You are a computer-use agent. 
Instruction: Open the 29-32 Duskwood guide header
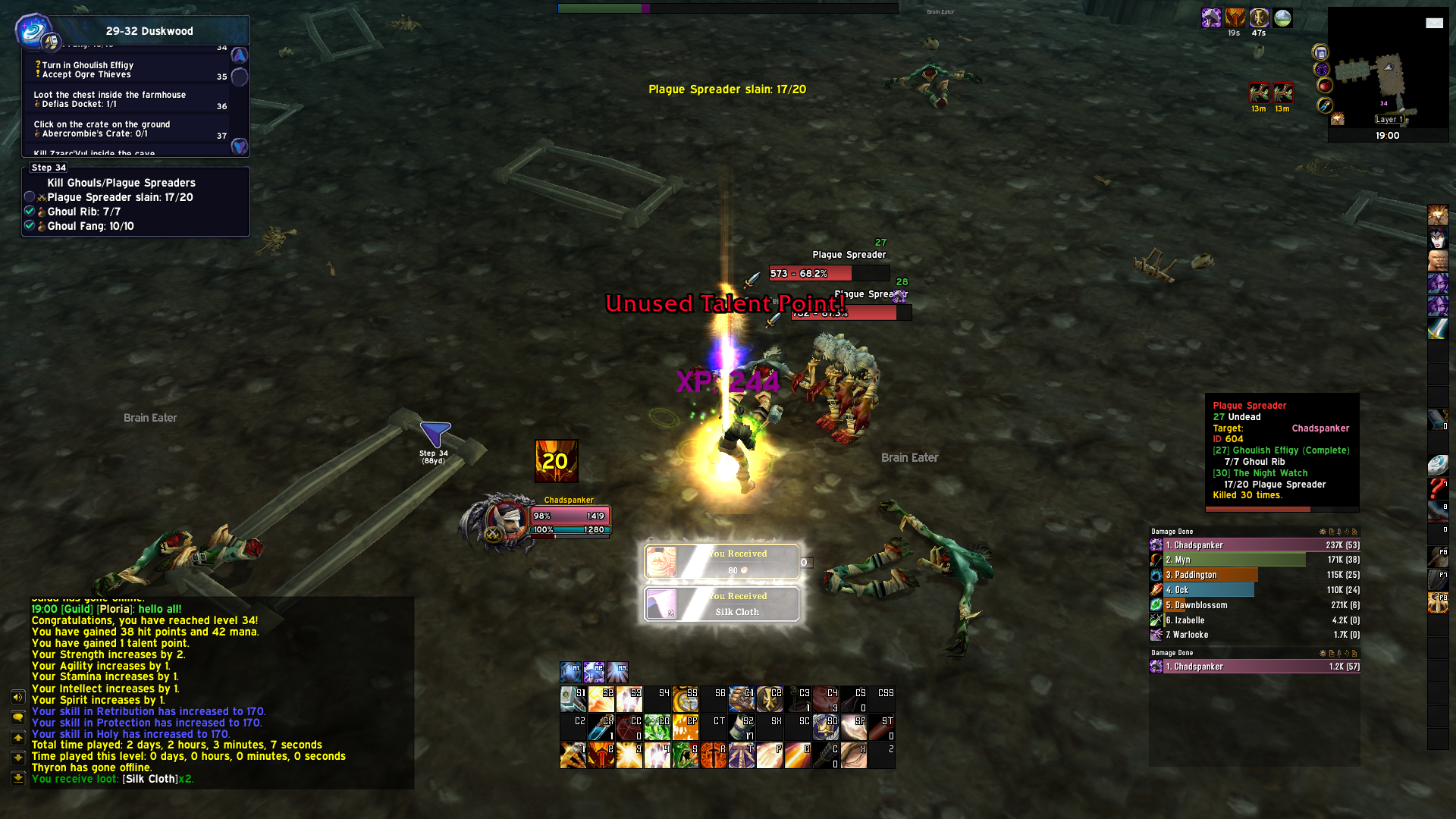click(149, 31)
